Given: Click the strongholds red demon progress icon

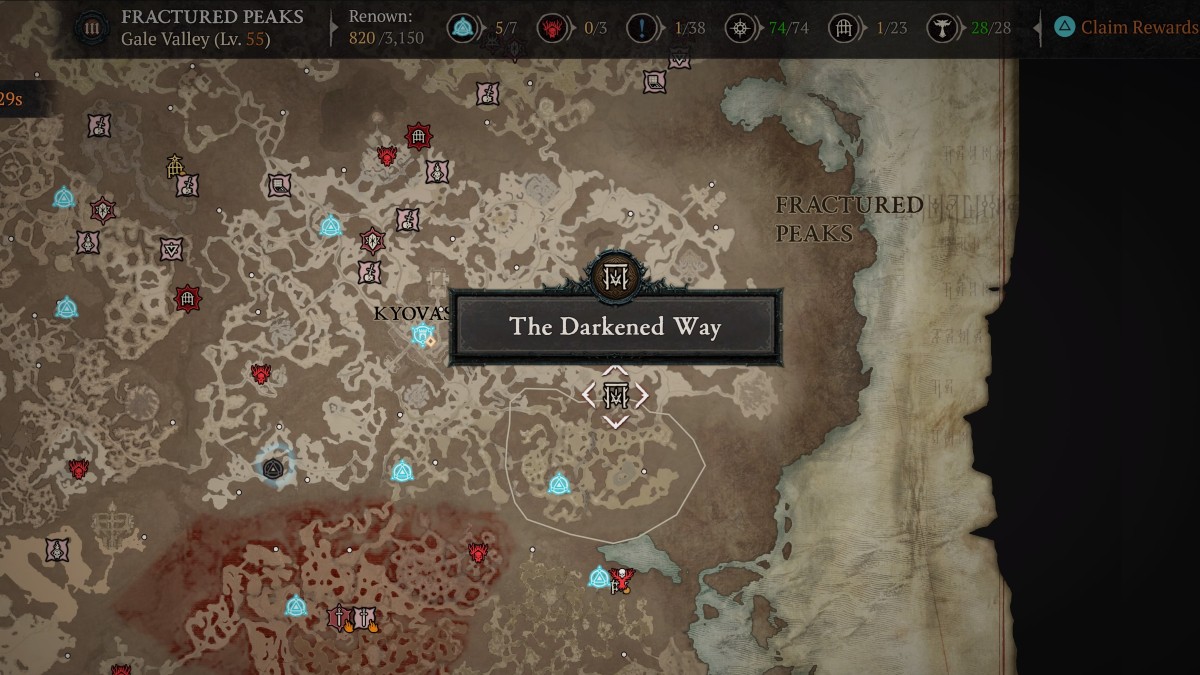Looking at the screenshot, I should [x=550, y=28].
